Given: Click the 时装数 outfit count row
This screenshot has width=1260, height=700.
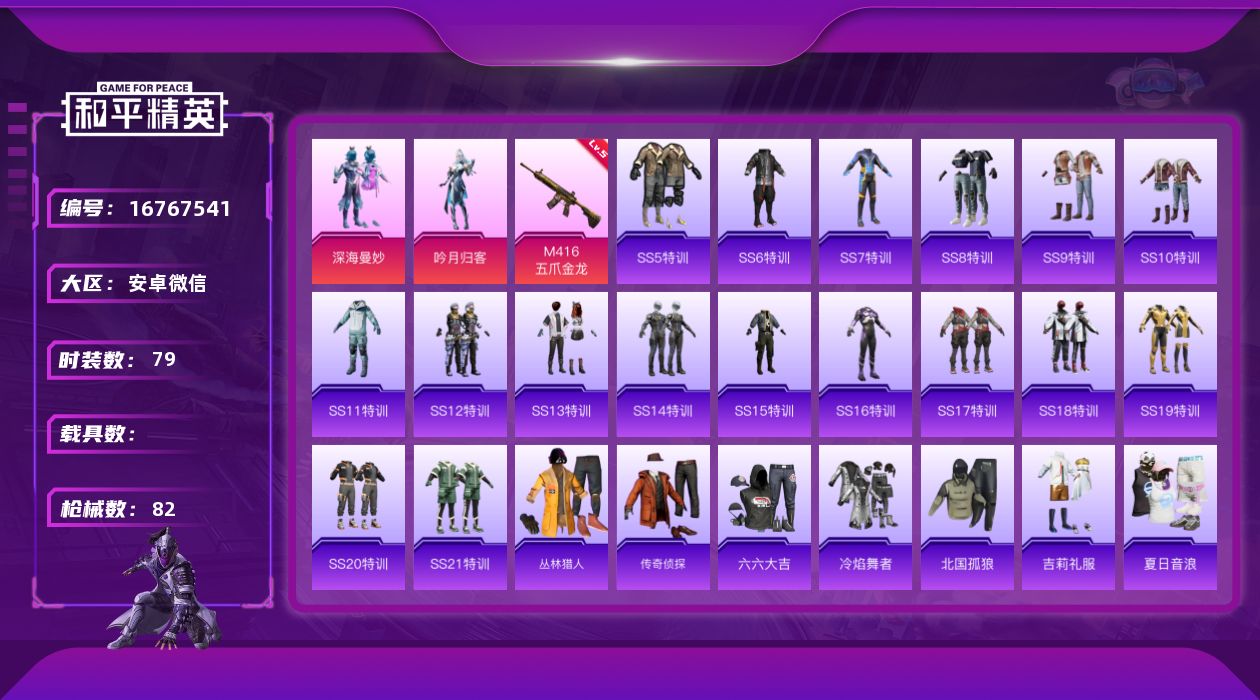Looking at the screenshot, I should pos(130,360).
